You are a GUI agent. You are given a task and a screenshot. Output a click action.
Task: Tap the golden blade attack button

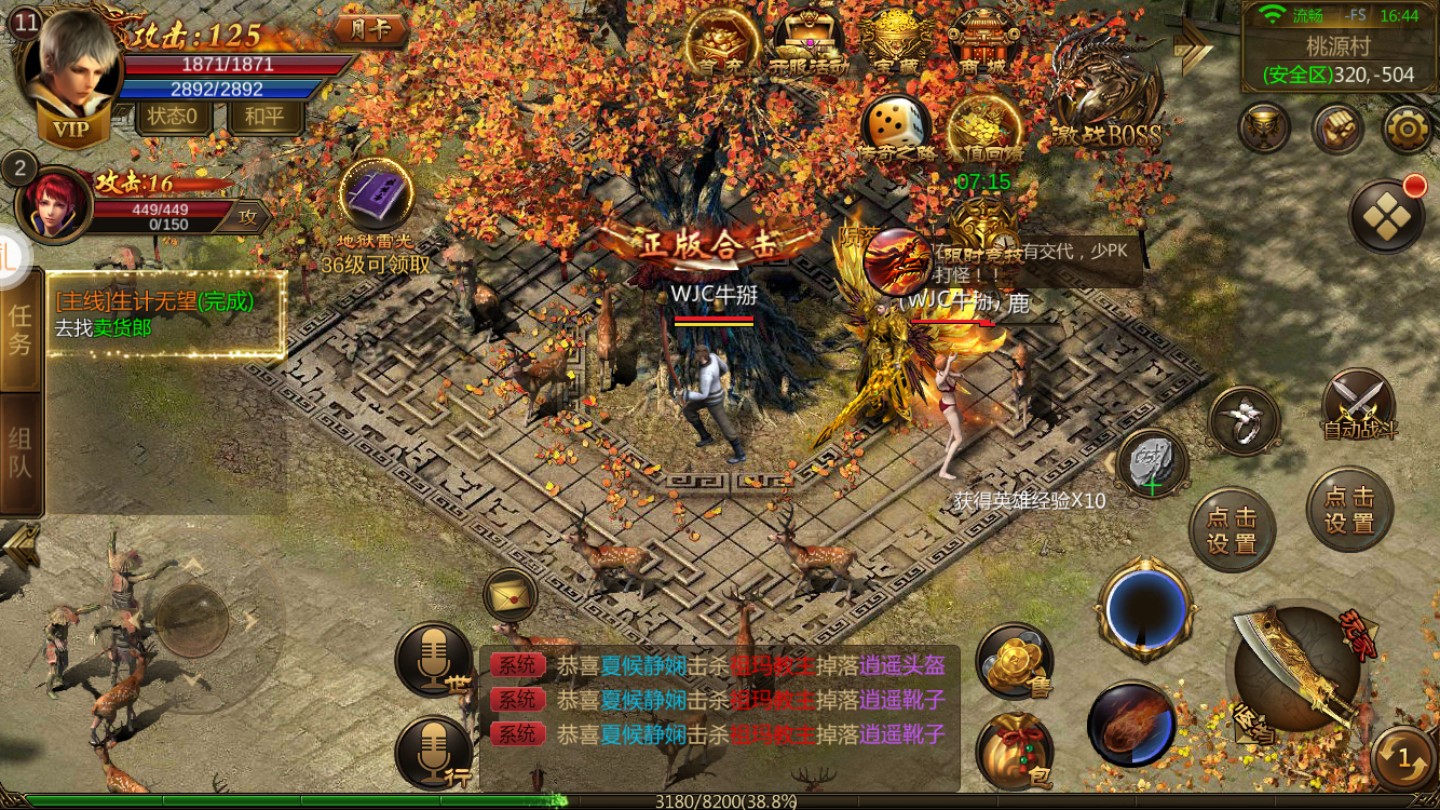[1297, 670]
